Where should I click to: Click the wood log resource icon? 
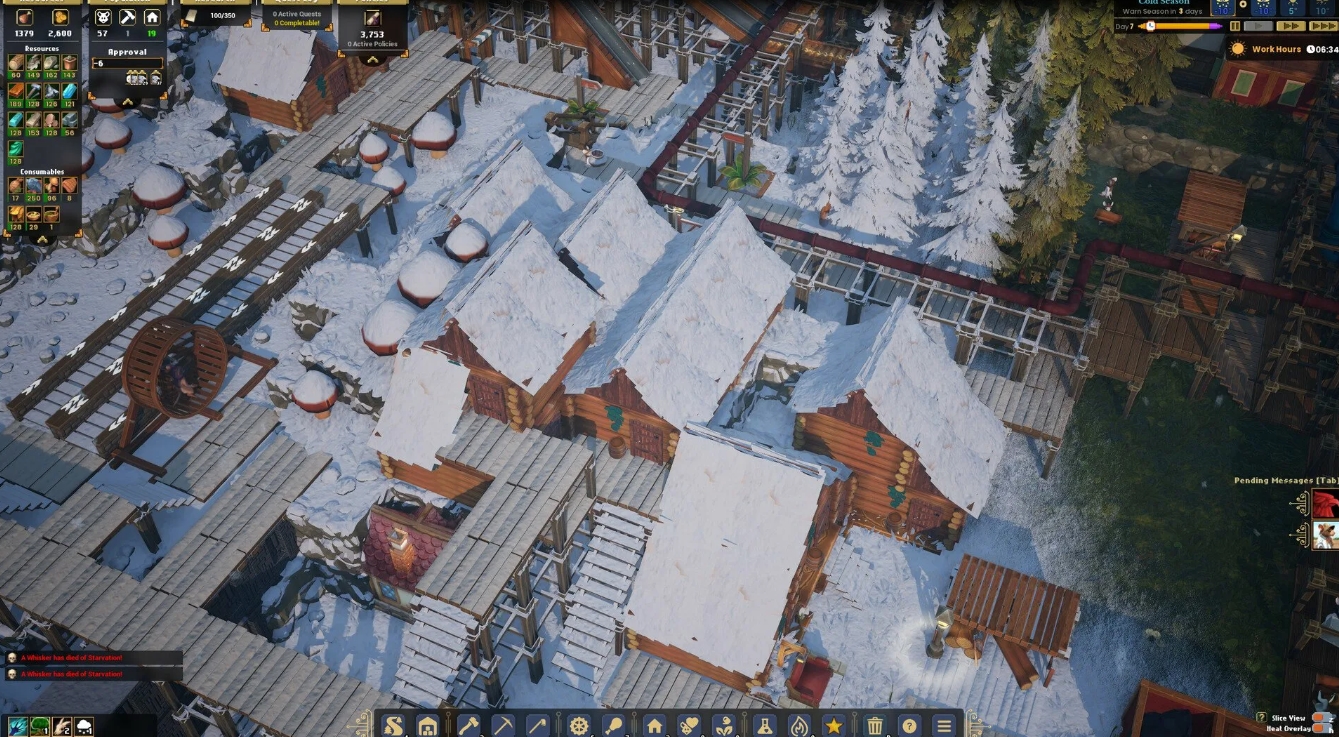point(16,62)
